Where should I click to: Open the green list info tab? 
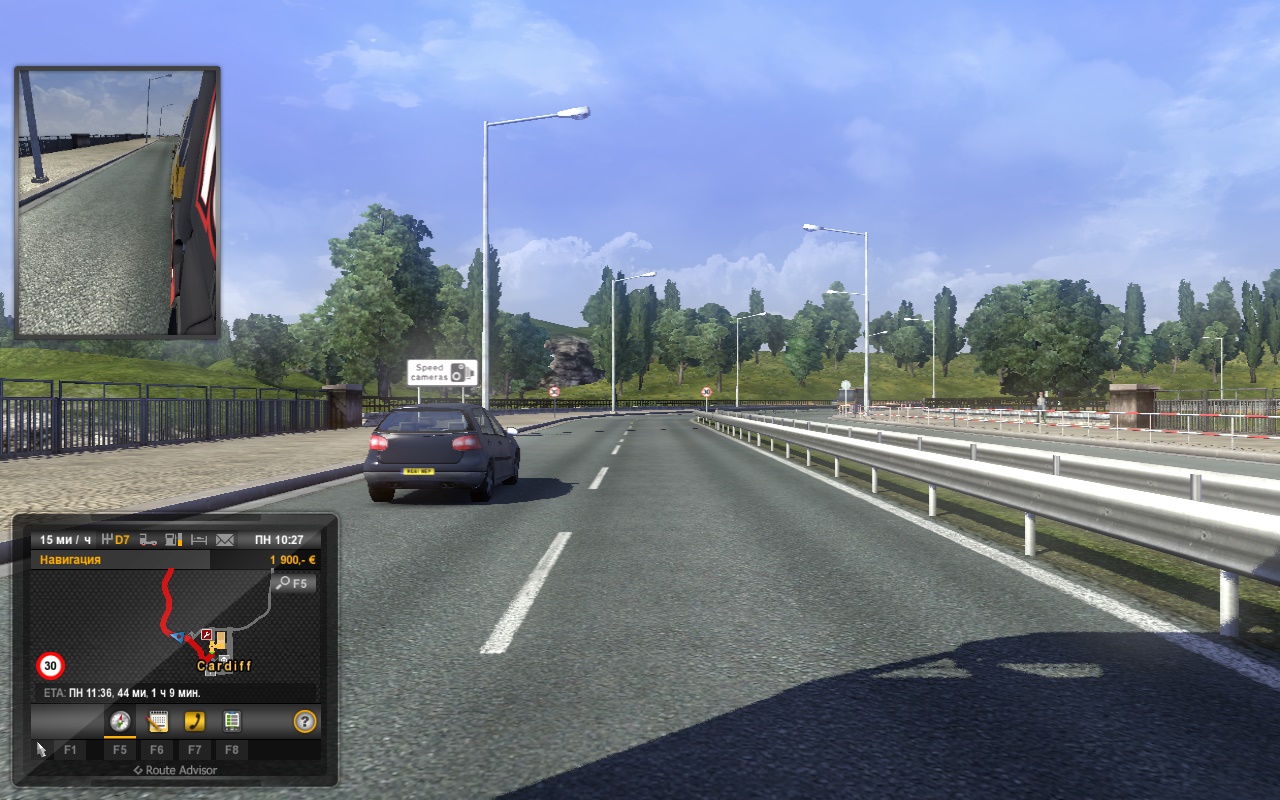(x=231, y=721)
